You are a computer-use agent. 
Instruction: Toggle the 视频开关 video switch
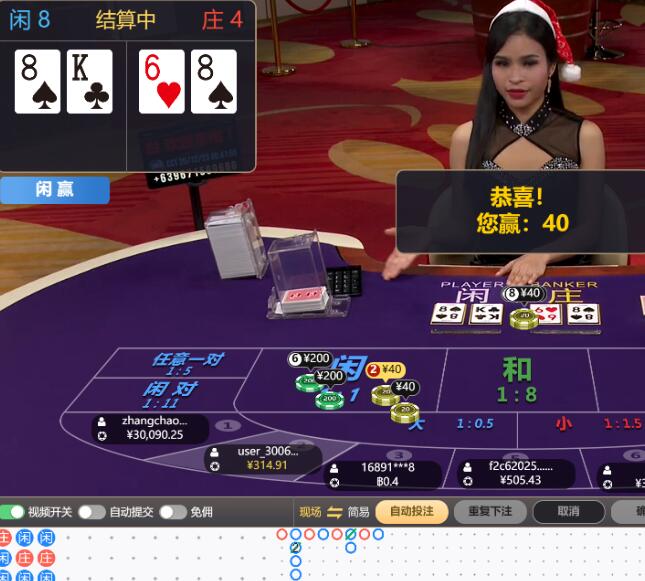click(x=13, y=512)
